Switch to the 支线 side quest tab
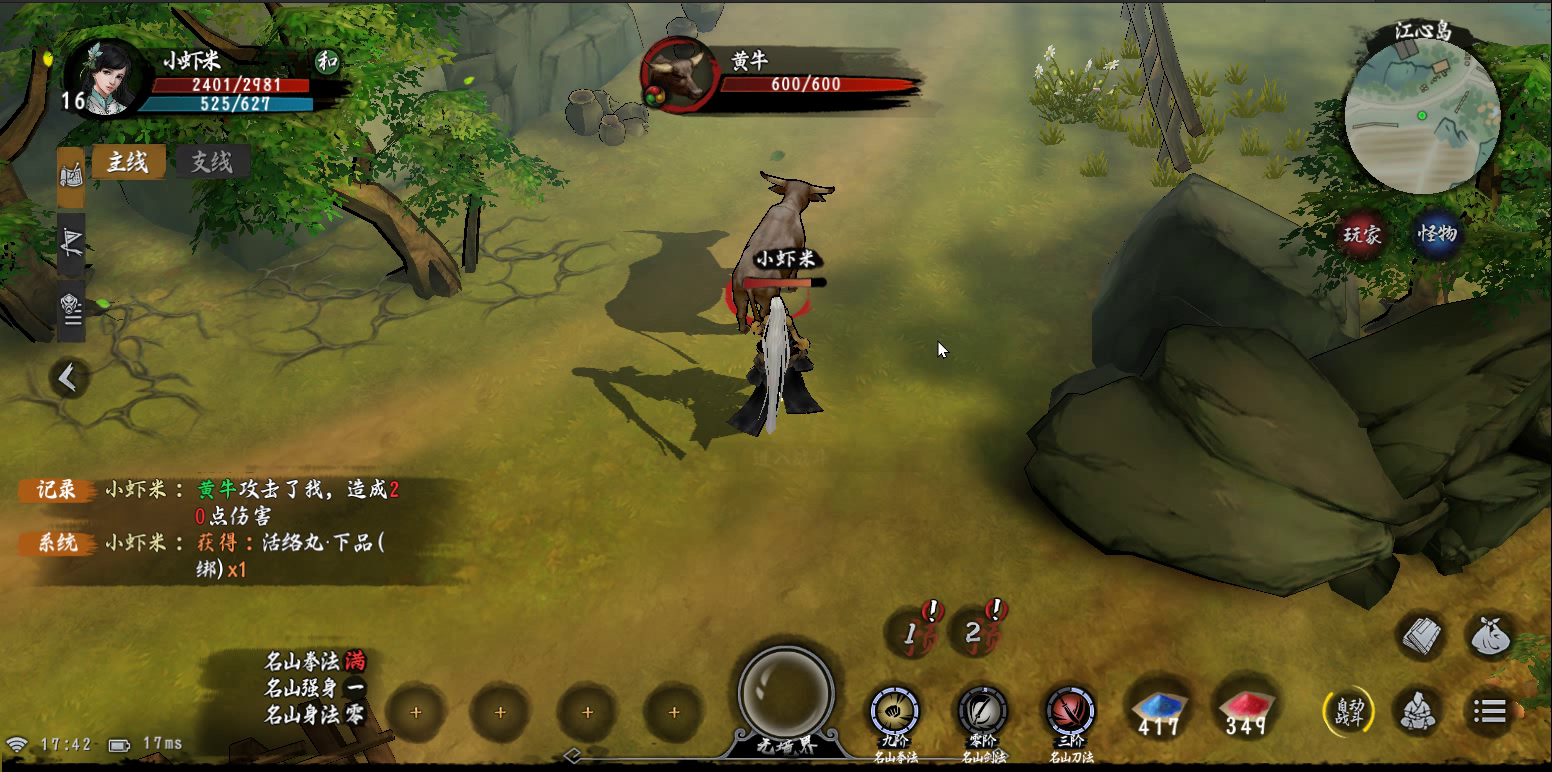 (212, 162)
